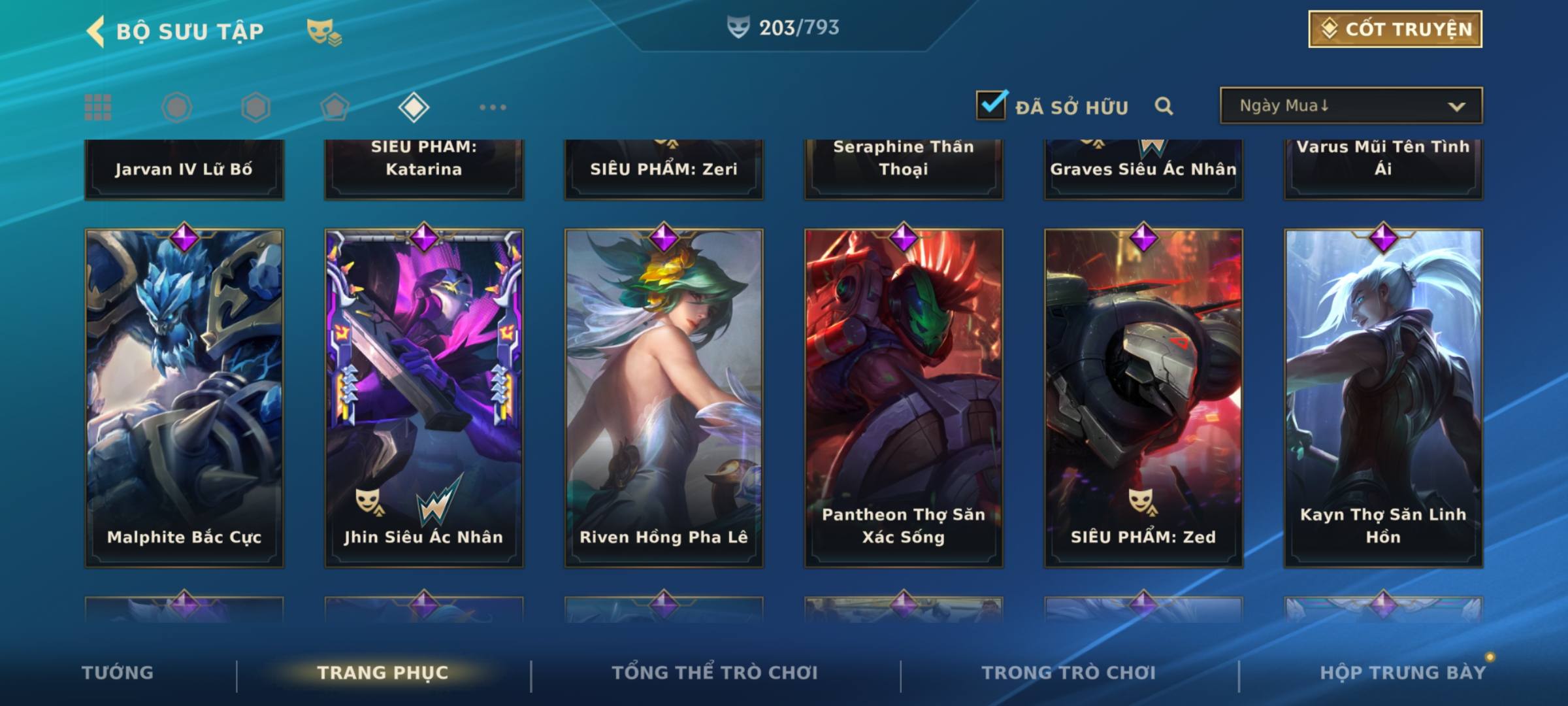Open the Jhin Siêu Ác Nhân skin
Viewport: 1568px width, 706px height.
(424, 397)
